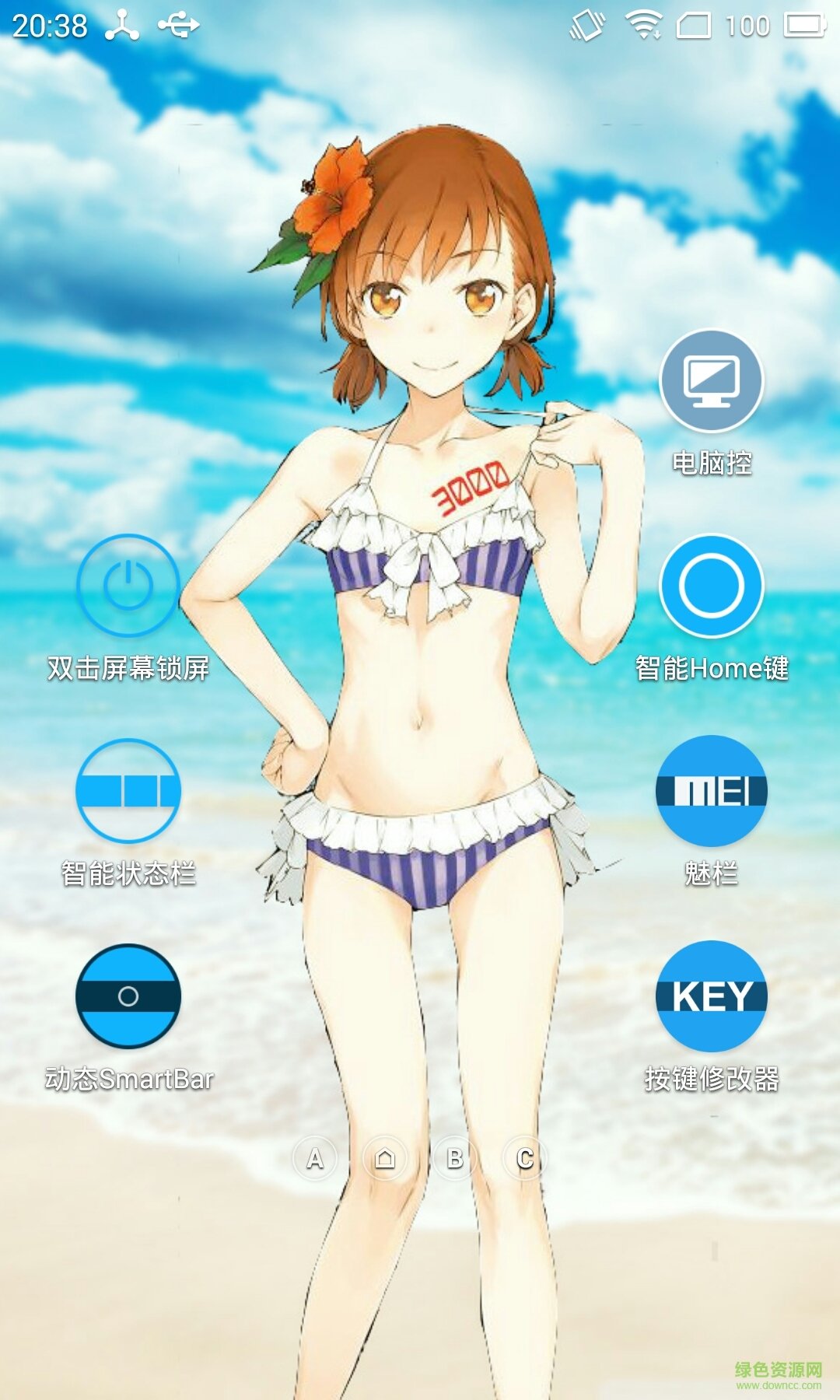Switch to page indicator B
The width and height of the screenshot is (840, 1400).
pos(455,1159)
